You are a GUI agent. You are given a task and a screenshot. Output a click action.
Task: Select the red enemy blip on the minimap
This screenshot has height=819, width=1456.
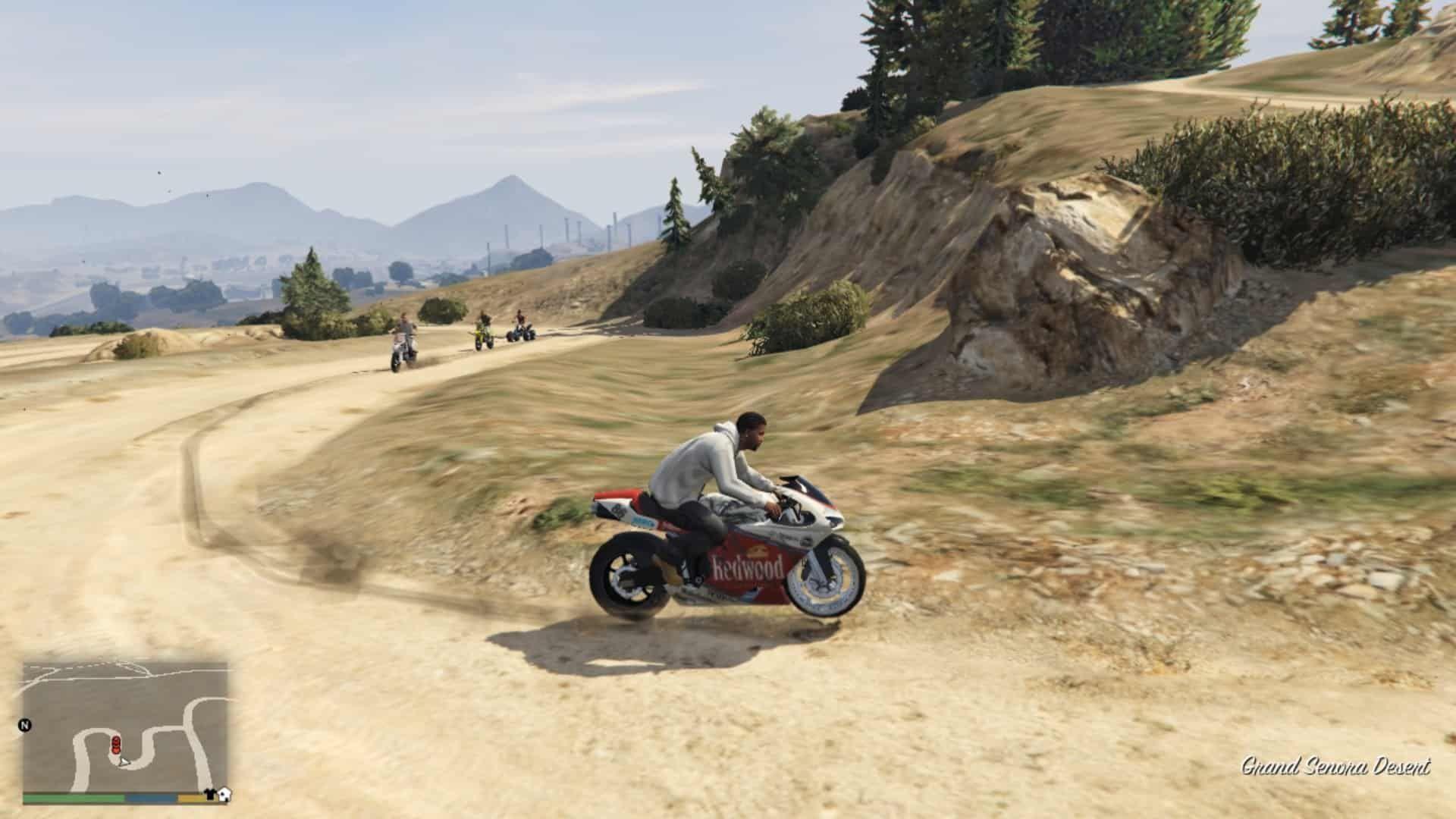tap(116, 739)
